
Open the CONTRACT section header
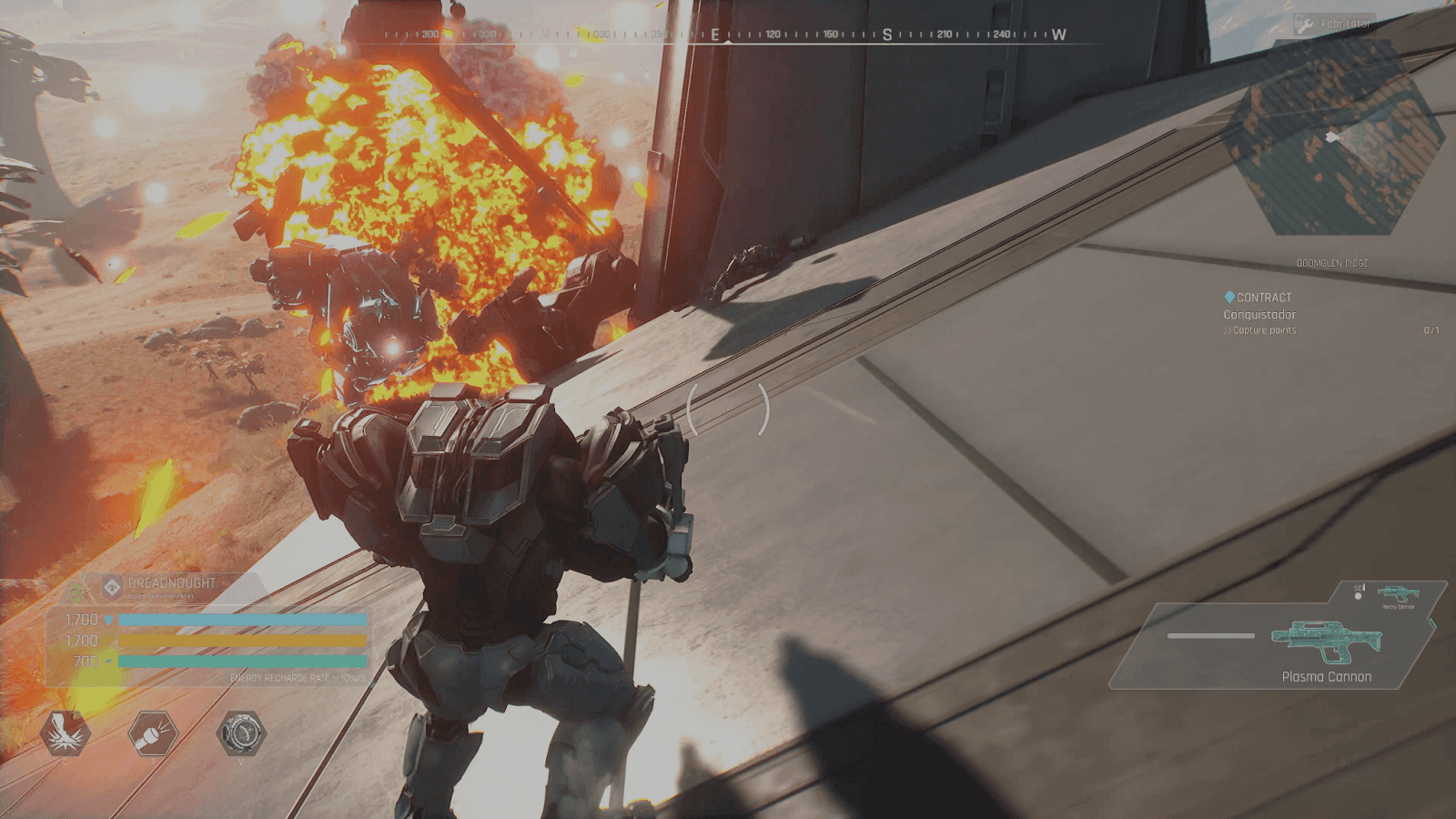(1265, 296)
